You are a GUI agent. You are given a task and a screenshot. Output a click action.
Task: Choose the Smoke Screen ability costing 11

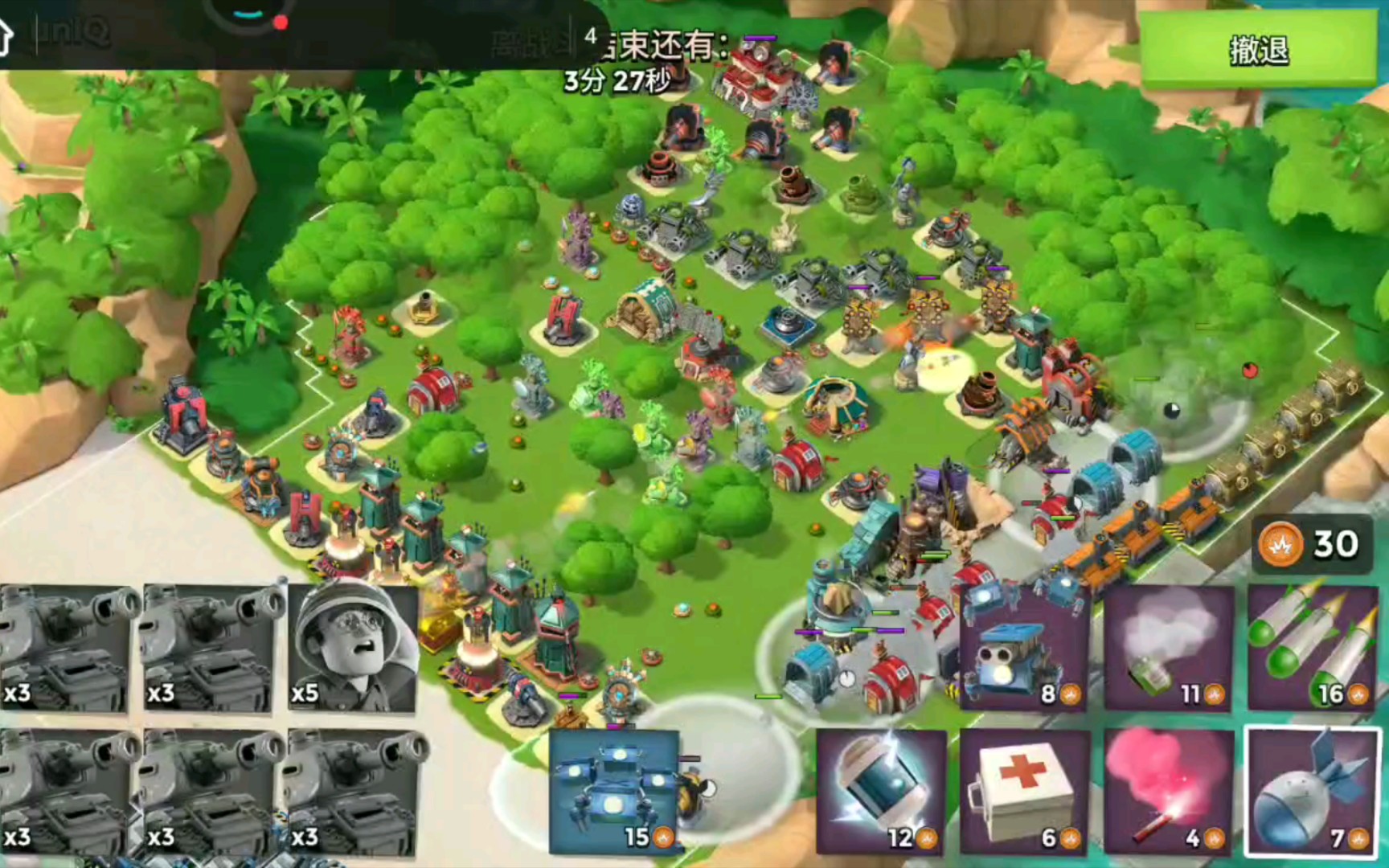pyautogui.click(x=1168, y=648)
